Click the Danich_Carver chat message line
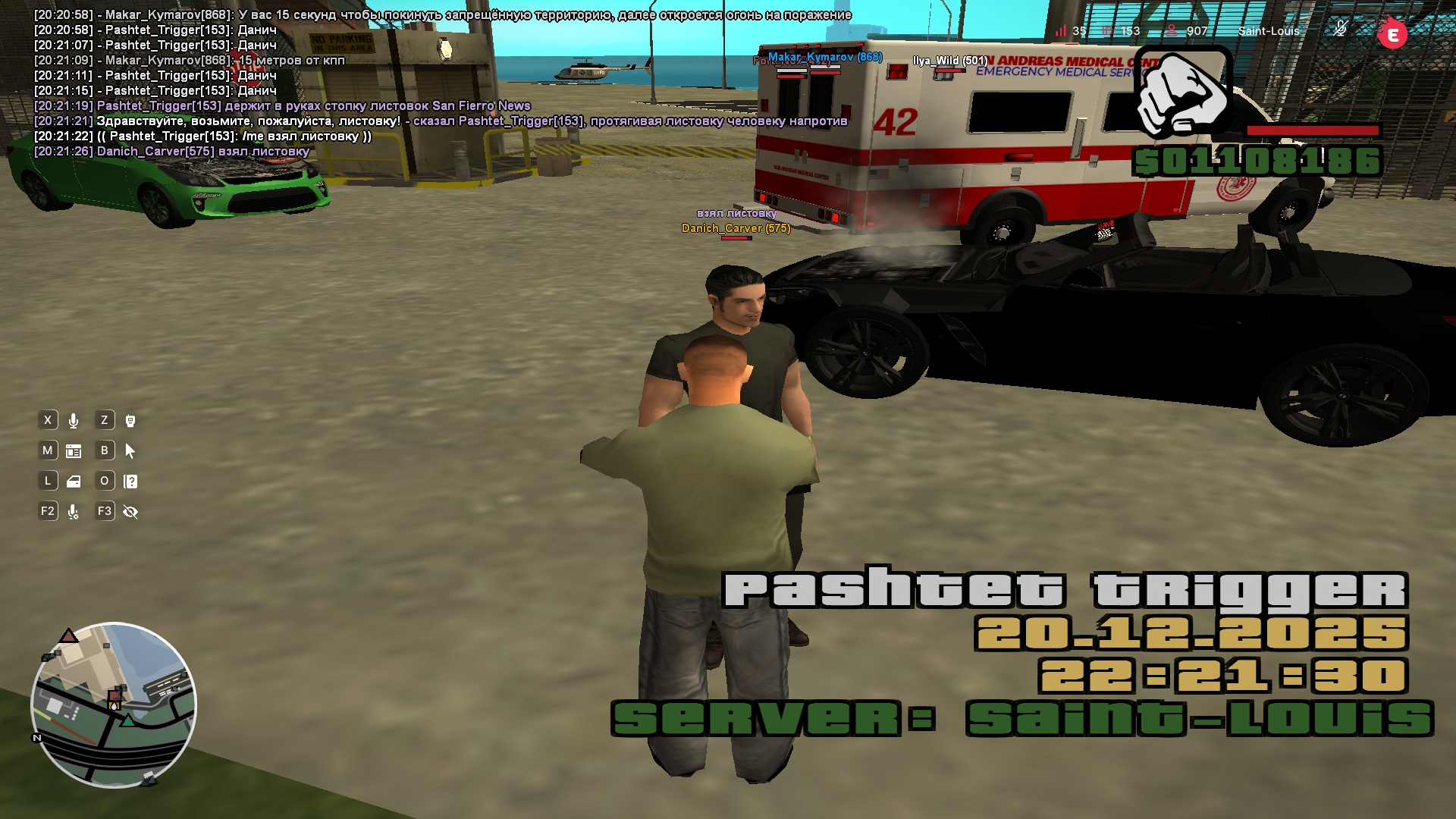This screenshot has width=1456, height=819. (x=172, y=152)
